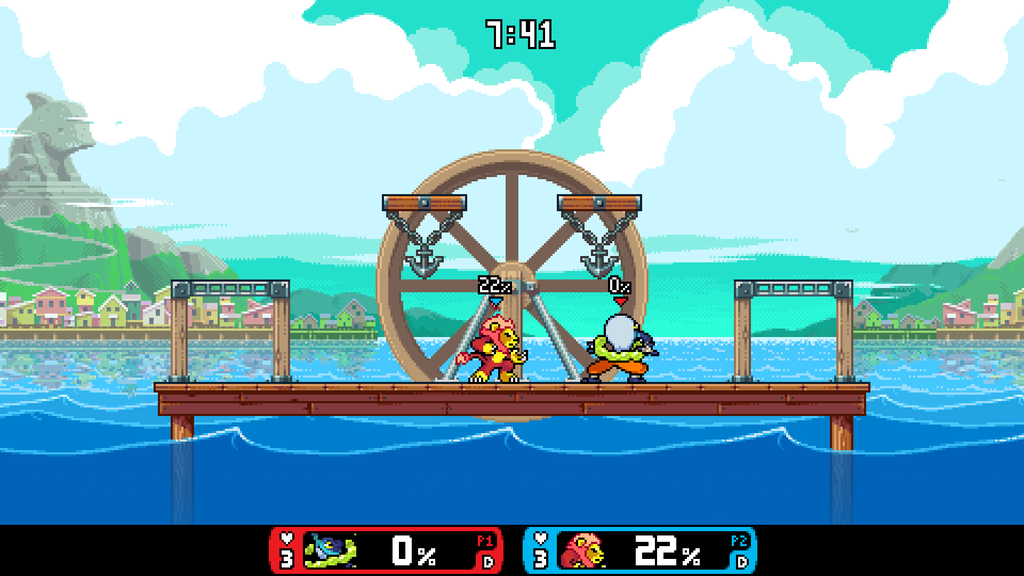1024x576 pixels.
Task: Click the P1 character portrait in the red panel
Action: pos(329,550)
